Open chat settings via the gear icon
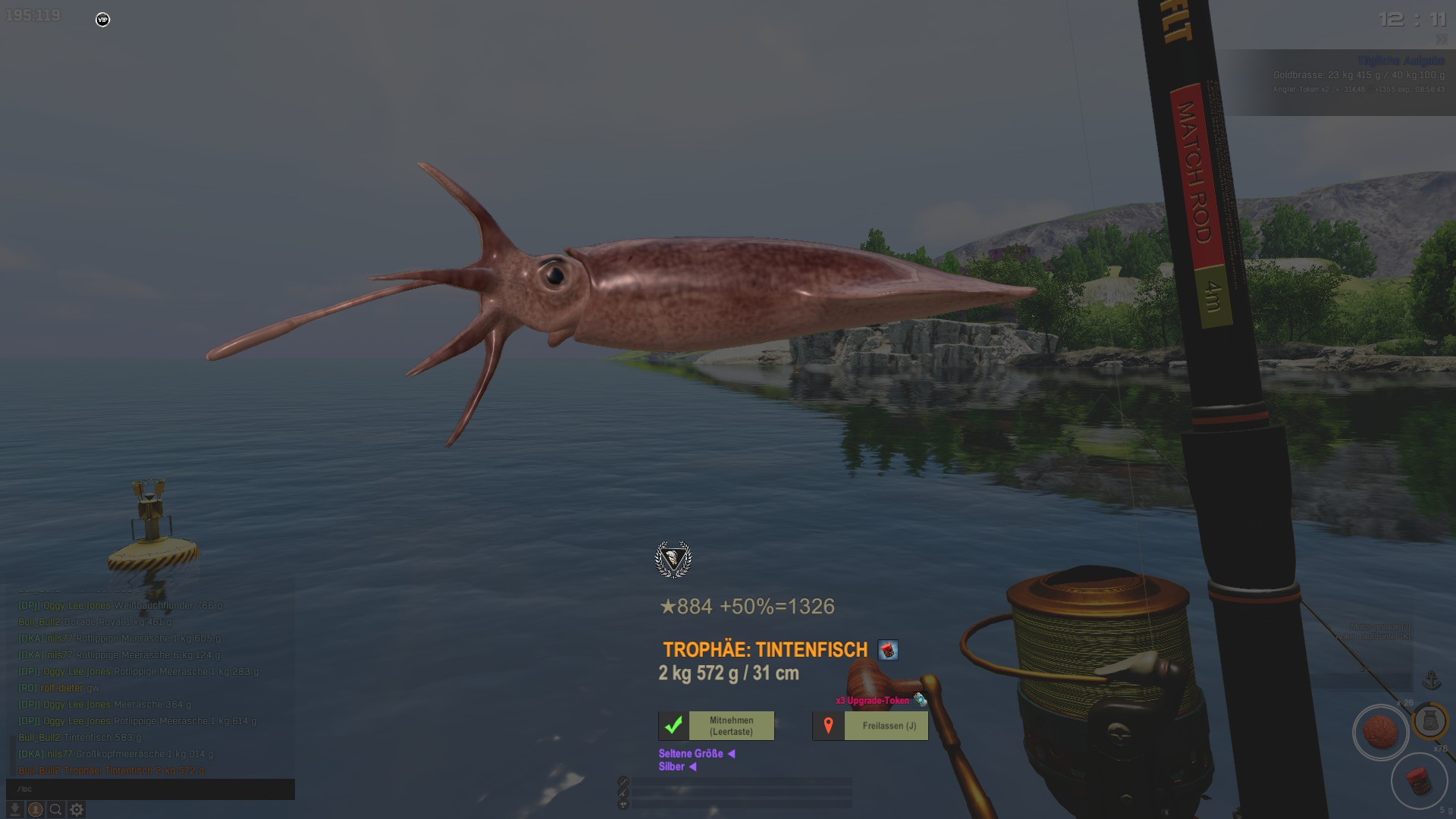1456x819 pixels. point(77,810)
